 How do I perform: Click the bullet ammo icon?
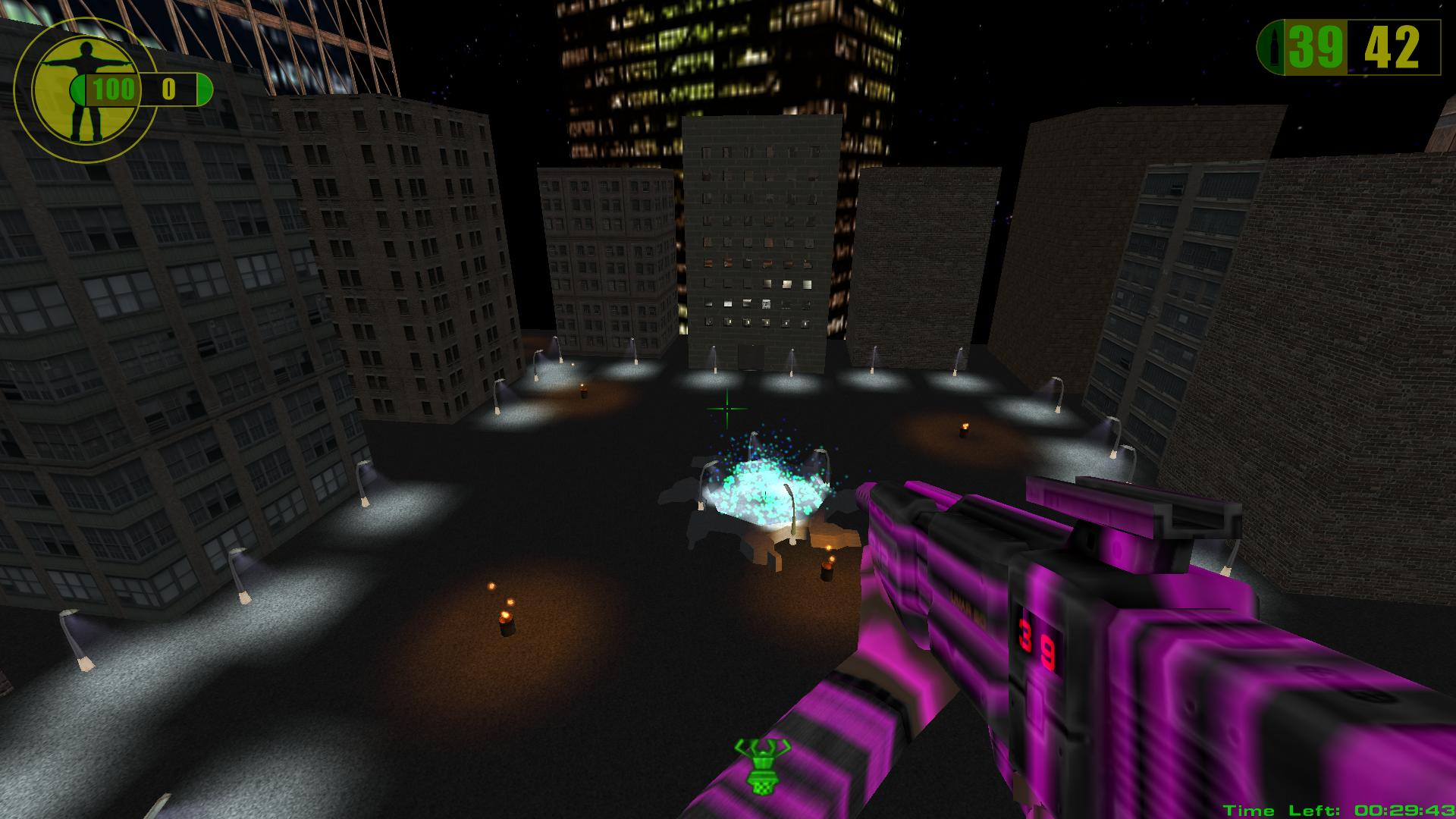click(x=1271, y=47)
